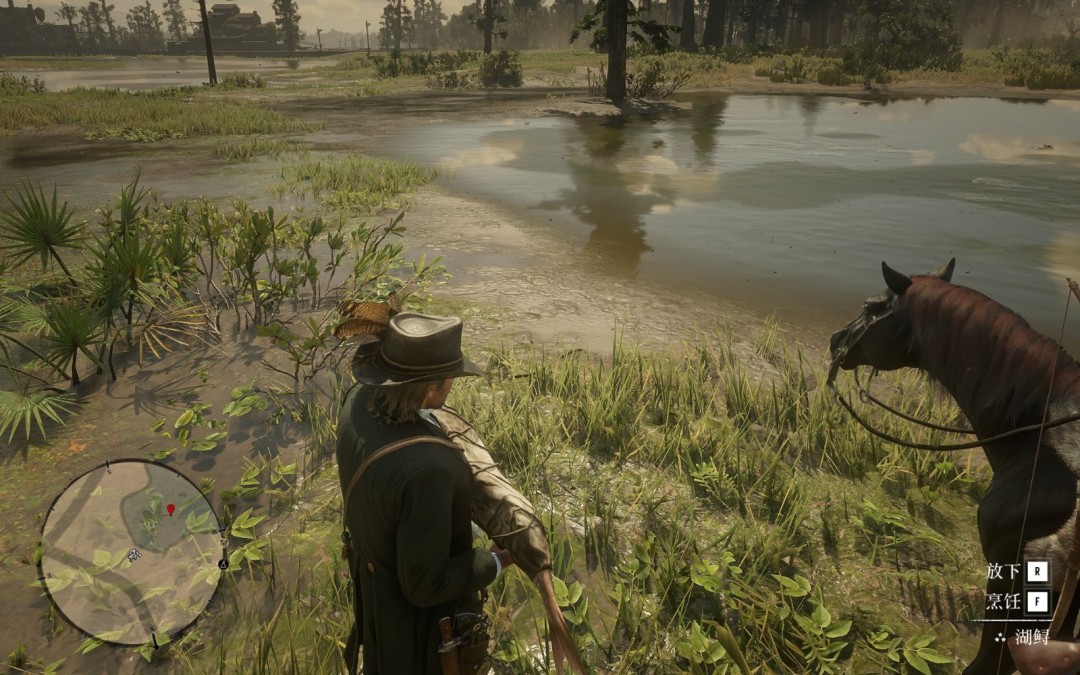Viewport: 1080px width, 675px height.
Task: Click the horse icon on the minimap
Action: click(133, 554)
